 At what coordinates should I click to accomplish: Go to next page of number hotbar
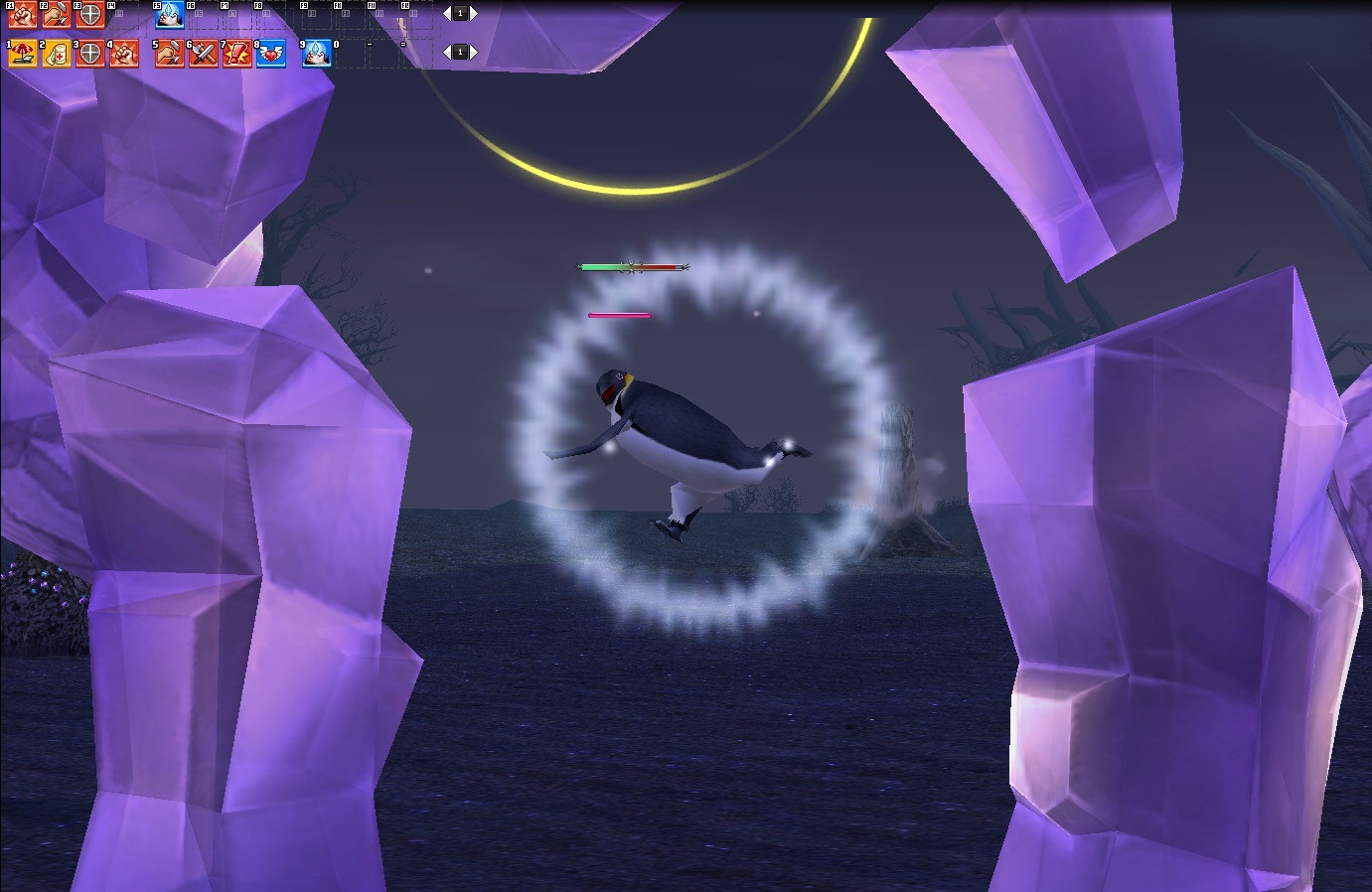pyautogui.click(x=473, y=52)
